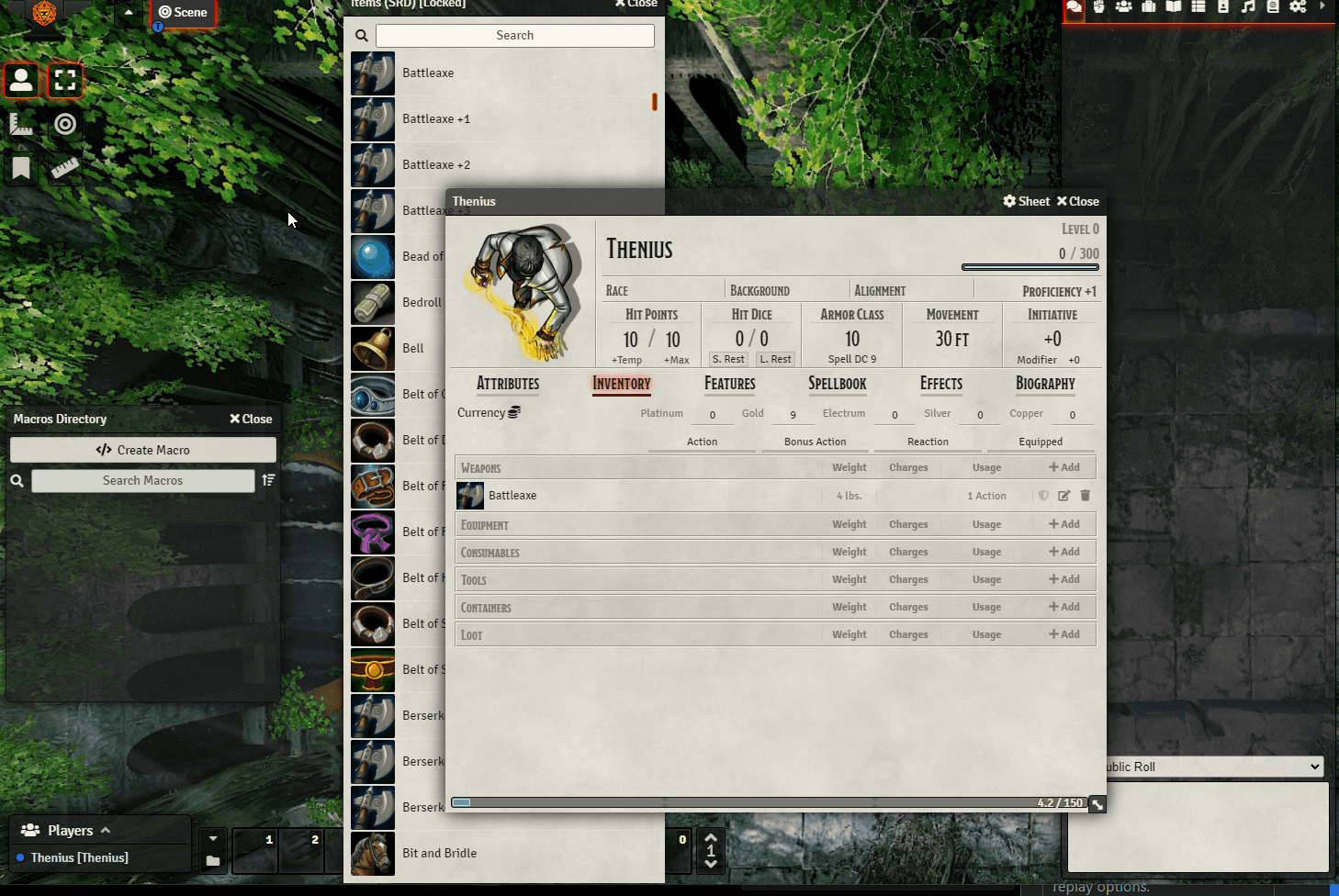Image resolution: width=1339 pixels, height=896 pixels.
Task: Open the Playlists music note icon
Action: click(1248, 7)
